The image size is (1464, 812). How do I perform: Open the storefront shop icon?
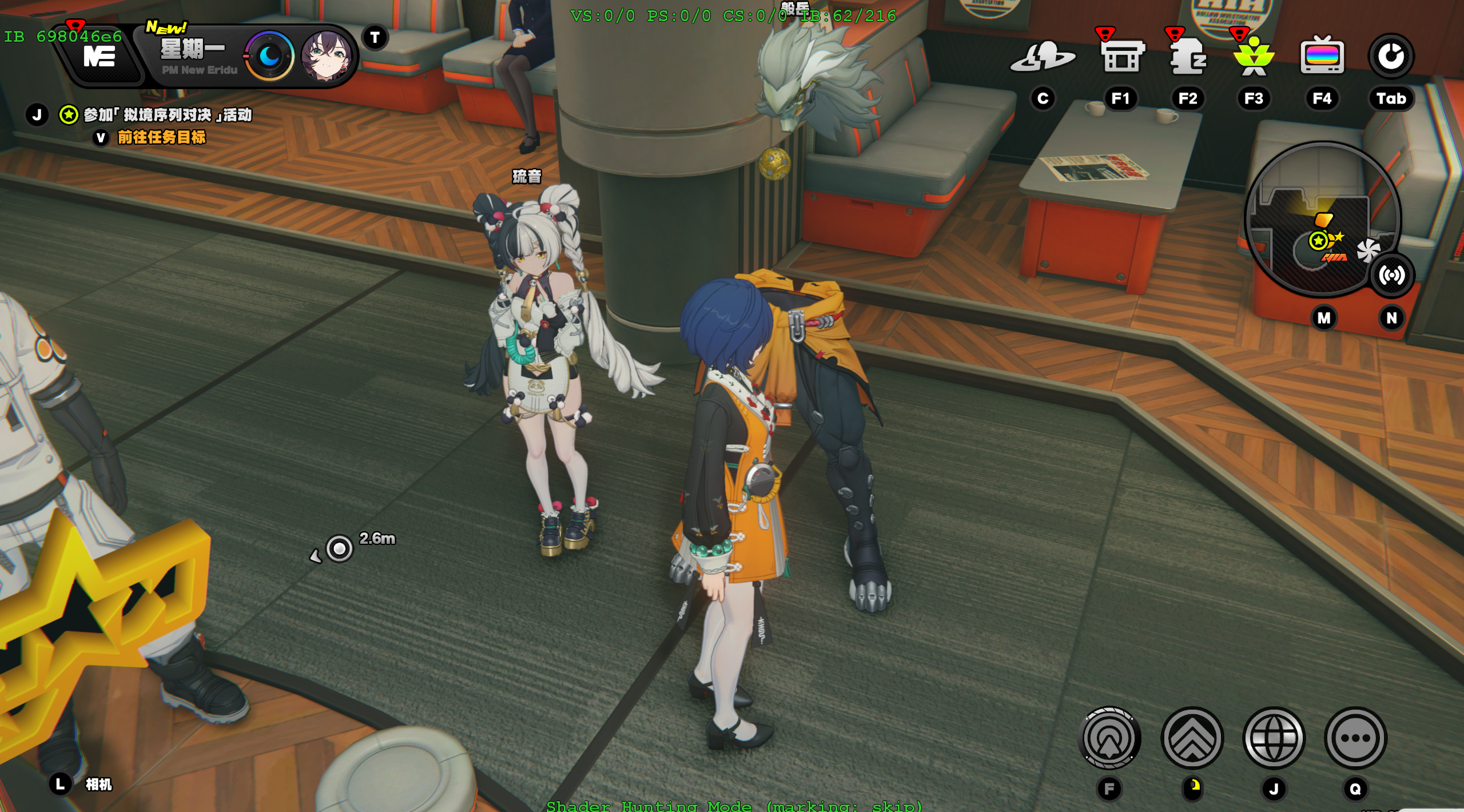click(1122, 56)
